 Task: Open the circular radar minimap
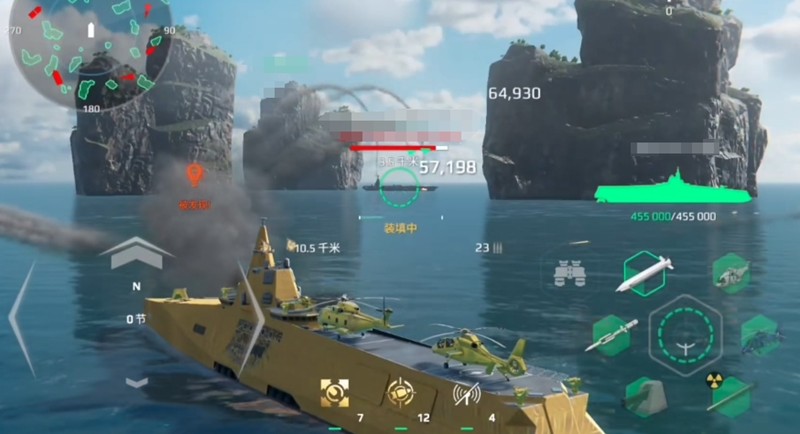[90, 55]
